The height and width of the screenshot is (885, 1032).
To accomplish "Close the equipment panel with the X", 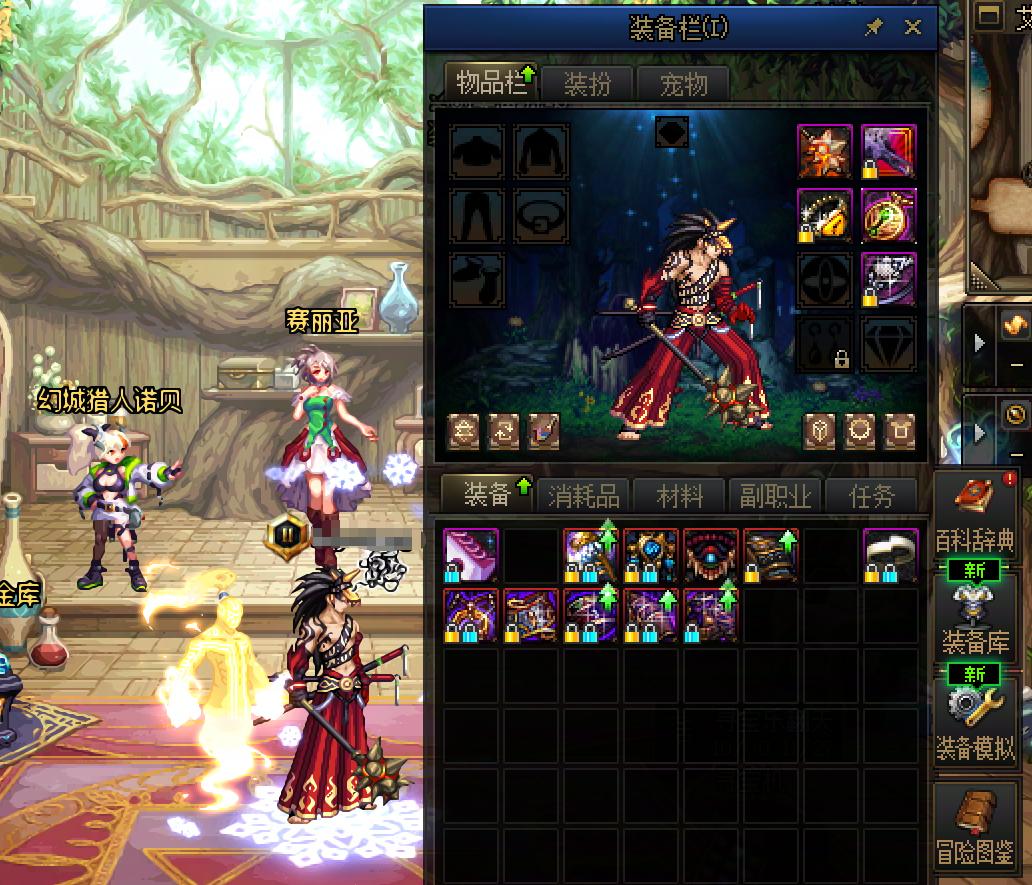I will click(912, 28).
